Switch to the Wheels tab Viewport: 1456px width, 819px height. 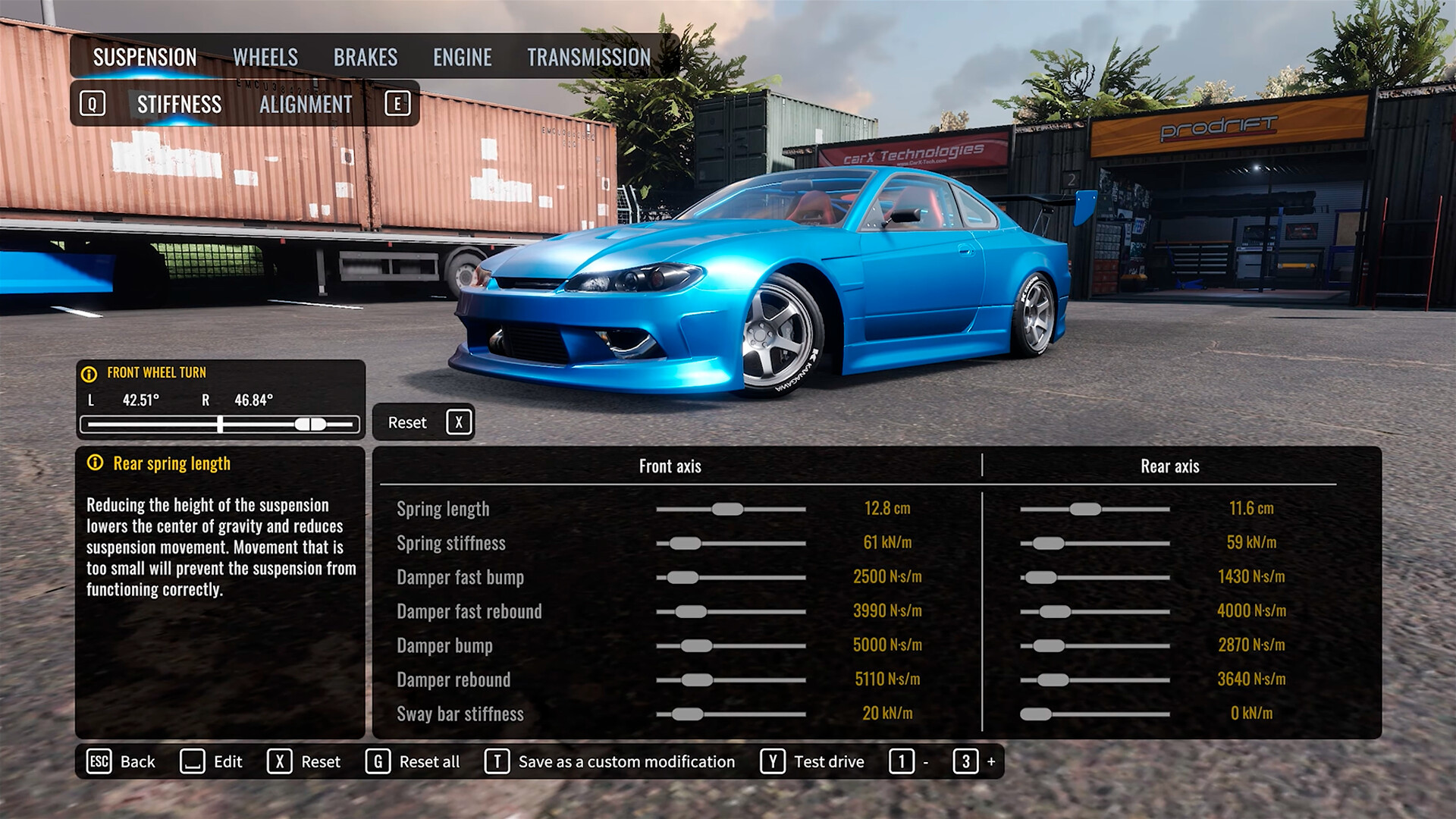(x=265, y=58)
